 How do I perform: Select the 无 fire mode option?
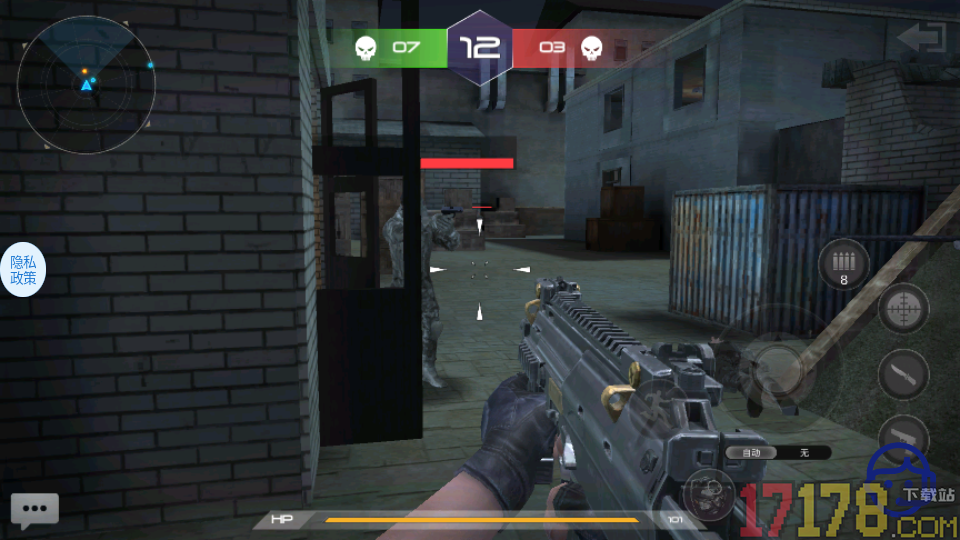coord(804,453)
